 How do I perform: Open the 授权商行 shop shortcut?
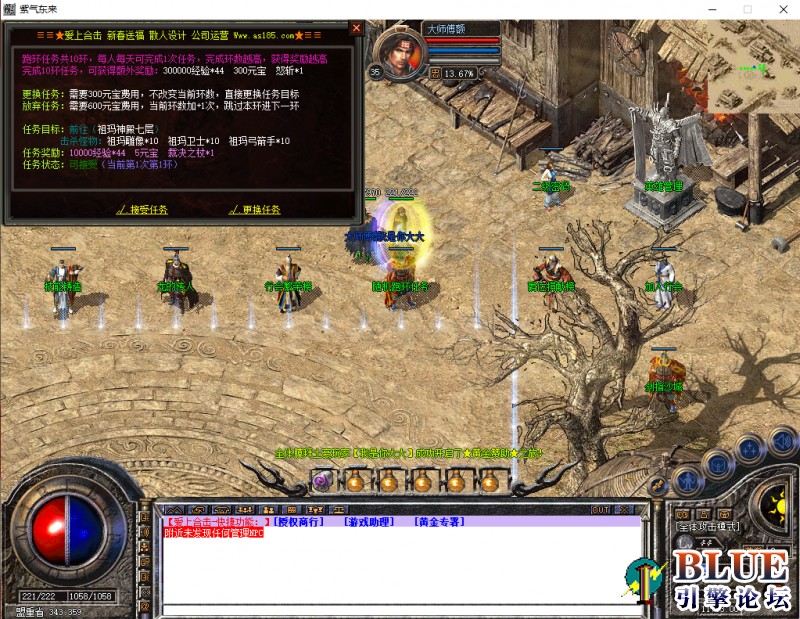click(298, 522)
